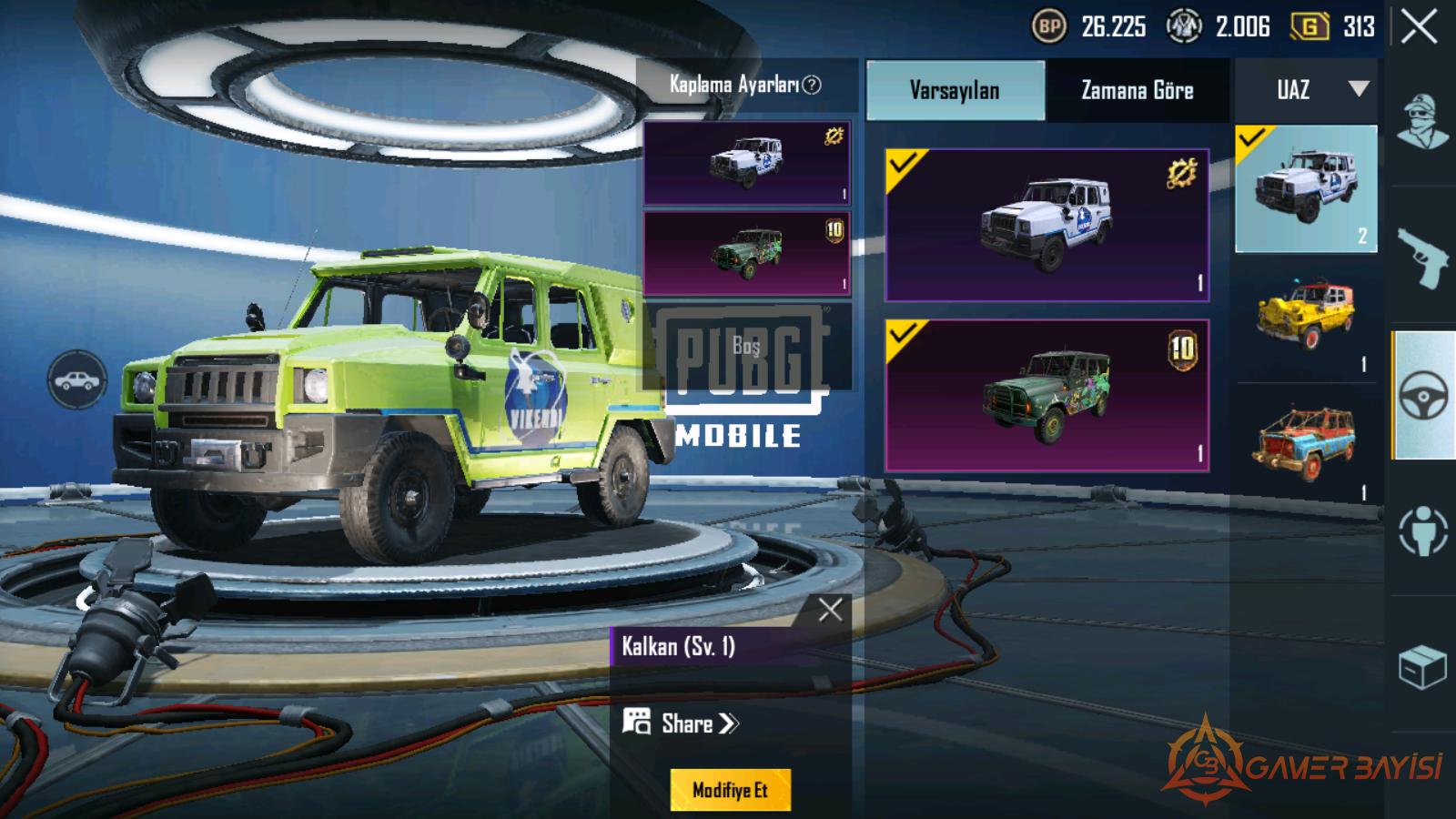Image resolution: width=1456 pixels, height=819 pixels.
Task: Click the empty Boş skin slot
Action: [x=746, y=346]
